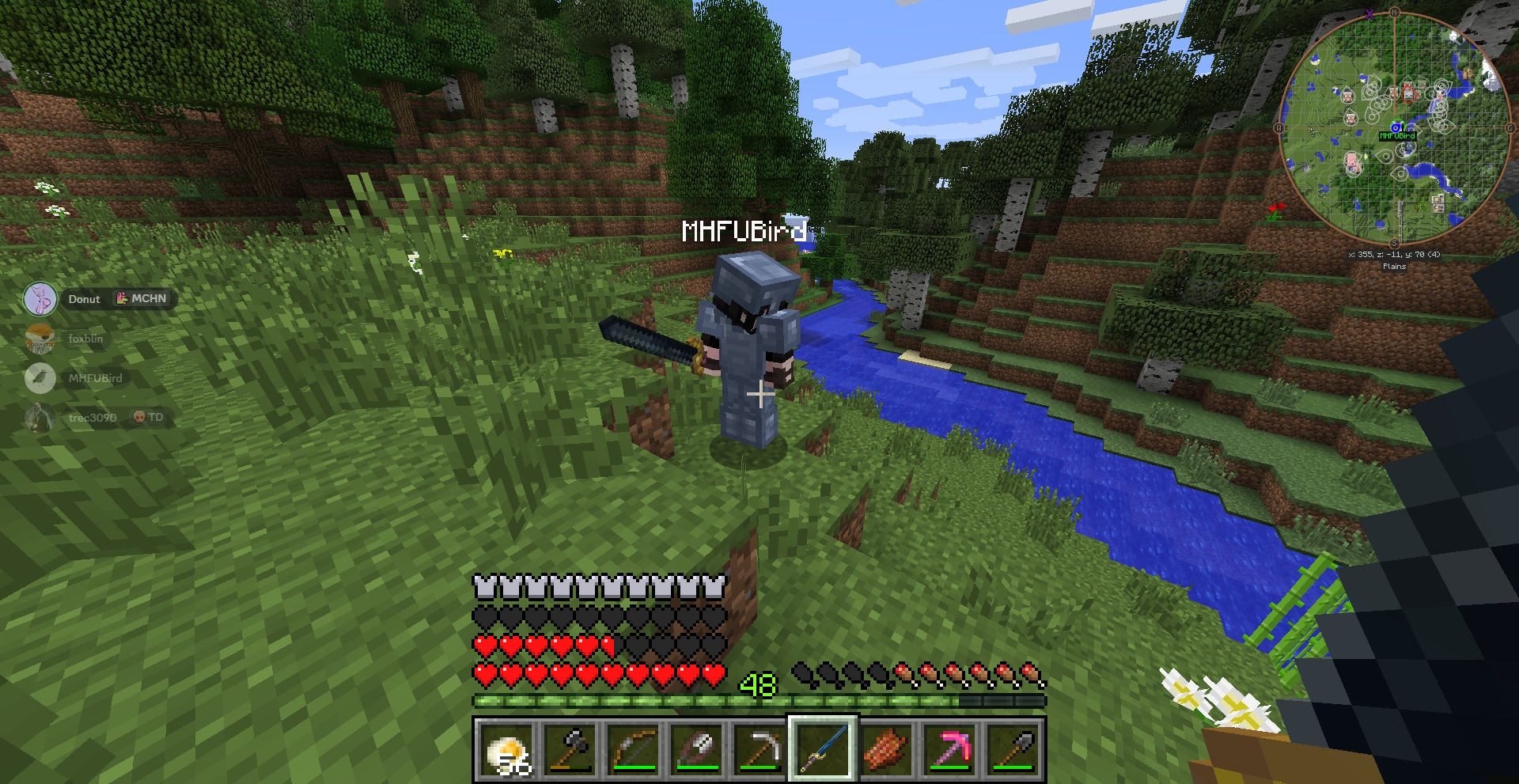1519x784 pixels.
Task: Choose the cooked meat hotbar slot
Action: pyautogui.click(x=886, y=749)
